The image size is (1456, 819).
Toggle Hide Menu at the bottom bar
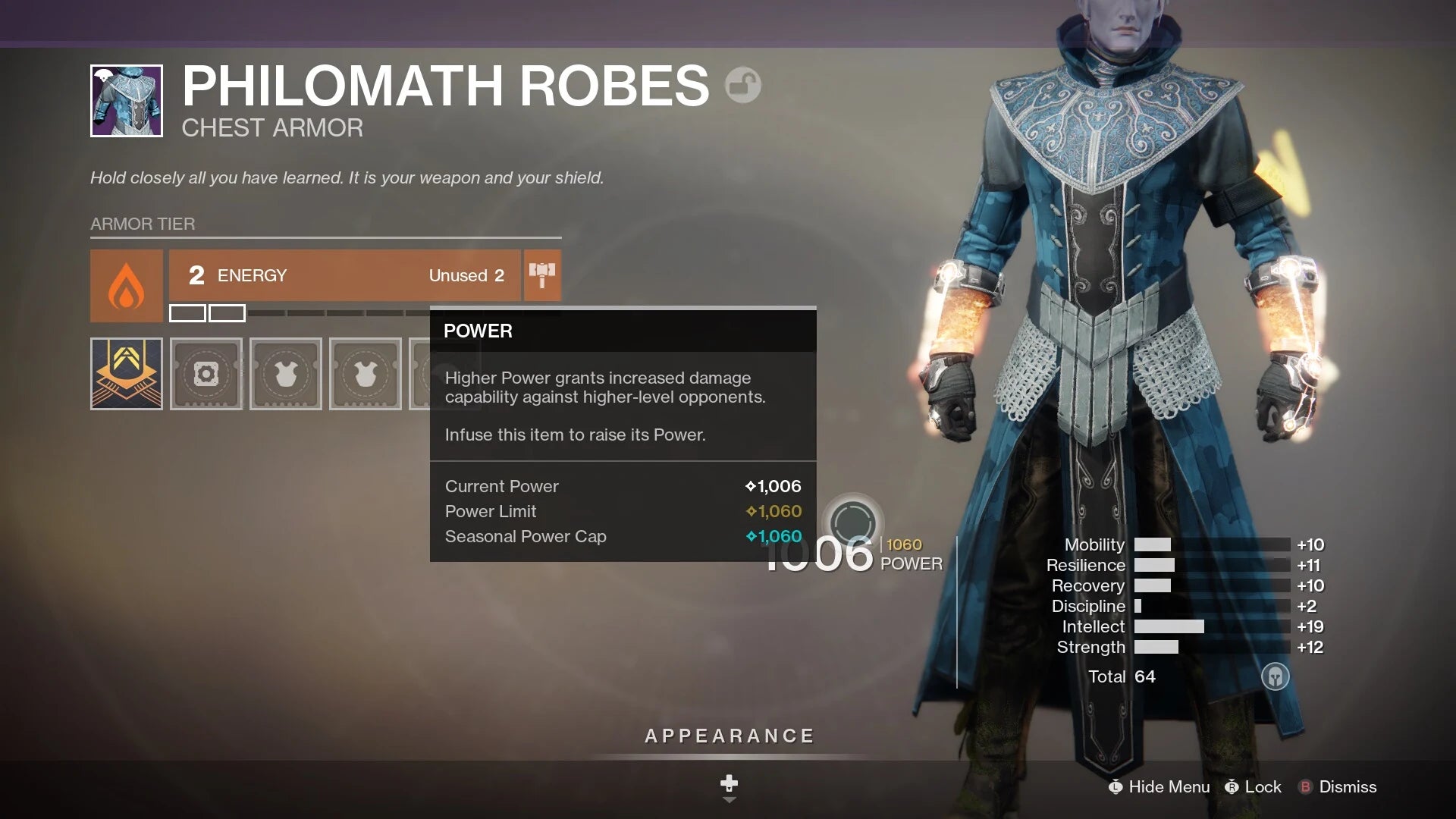[x=1161, y=787]
